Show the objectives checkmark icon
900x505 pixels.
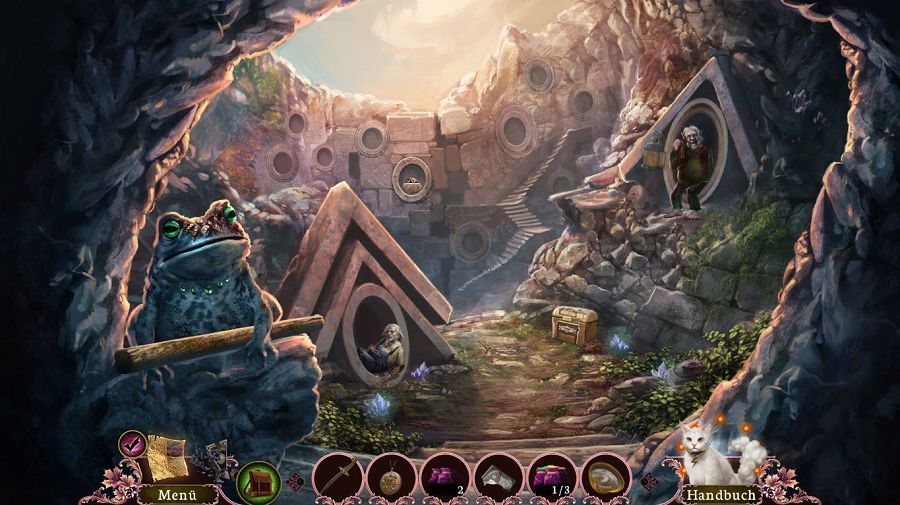[x=132, y=442]
